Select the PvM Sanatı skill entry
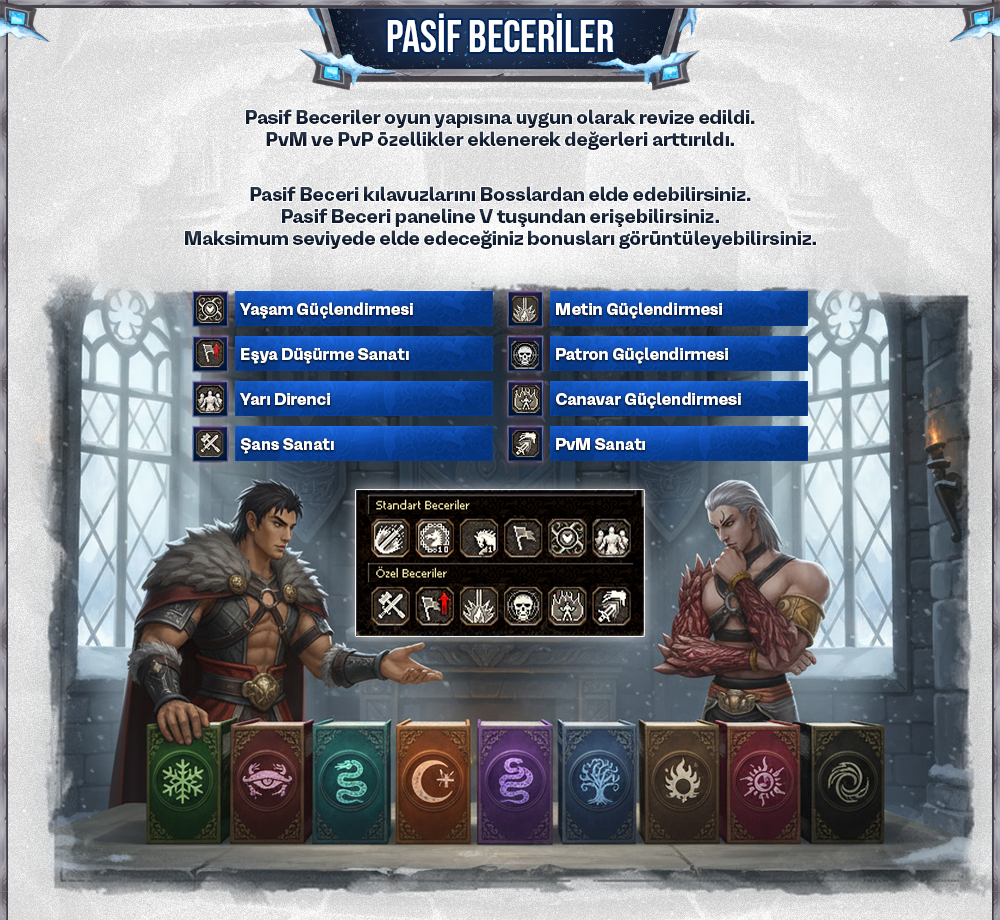This screenshot has height=920, width=1000. [678, 444]
